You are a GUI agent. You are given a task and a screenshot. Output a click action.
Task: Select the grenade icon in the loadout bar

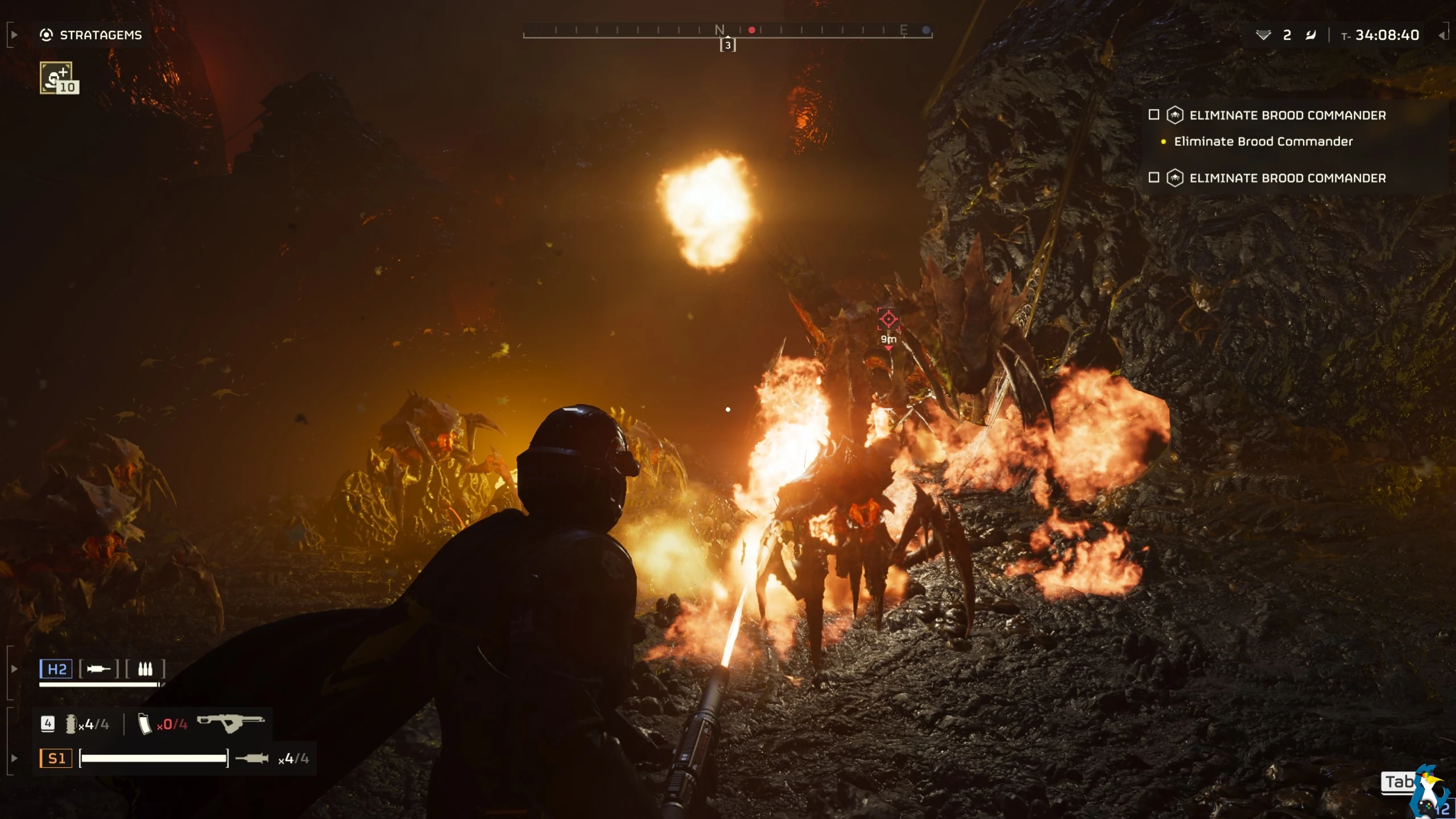click(x=71, y=724)
